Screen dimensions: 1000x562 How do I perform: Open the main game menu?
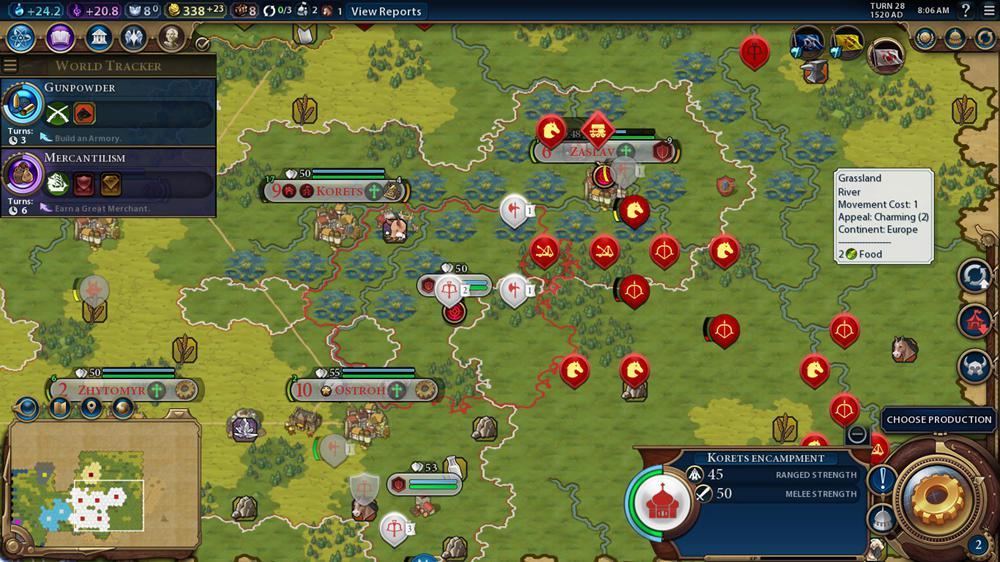click(x=988, y=11)
